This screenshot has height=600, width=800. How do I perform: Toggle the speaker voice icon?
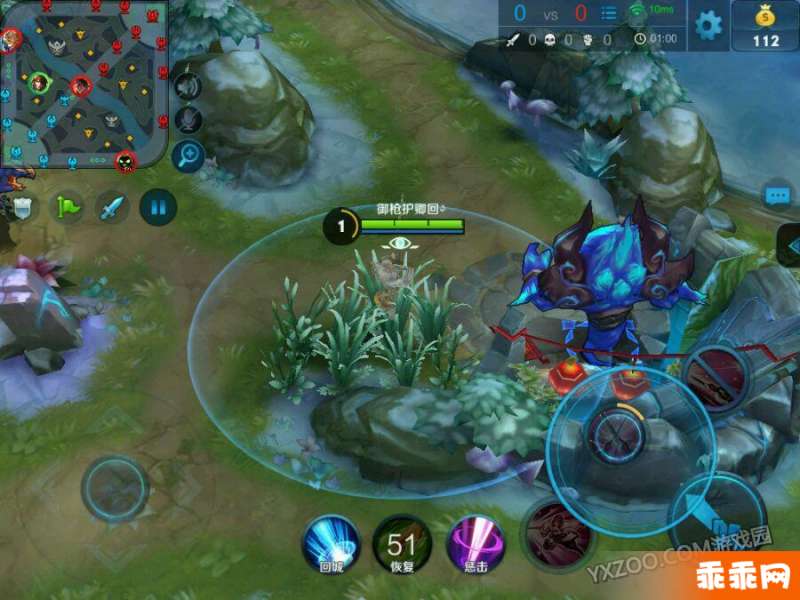pyautogui.click(x=187, y=87)
